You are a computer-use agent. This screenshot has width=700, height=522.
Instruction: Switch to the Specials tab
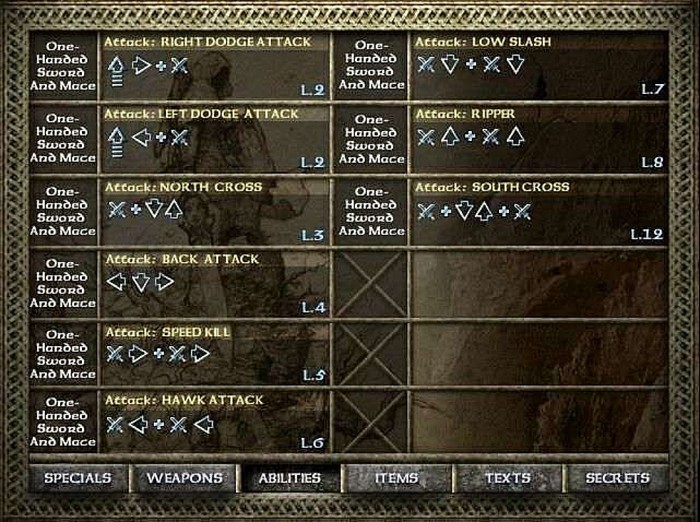tap(77, 479)
